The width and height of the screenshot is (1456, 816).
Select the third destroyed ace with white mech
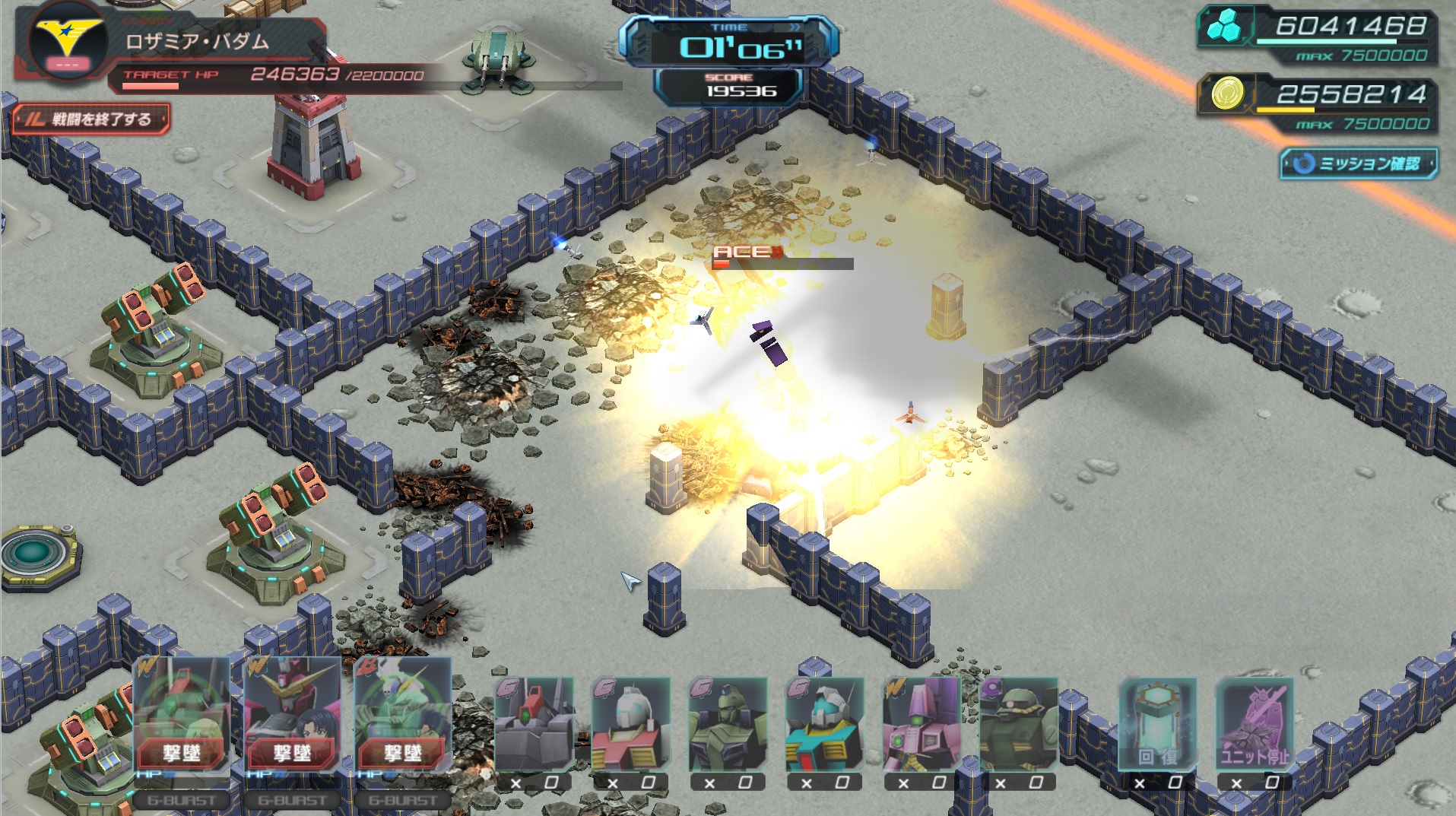point(403,715)
